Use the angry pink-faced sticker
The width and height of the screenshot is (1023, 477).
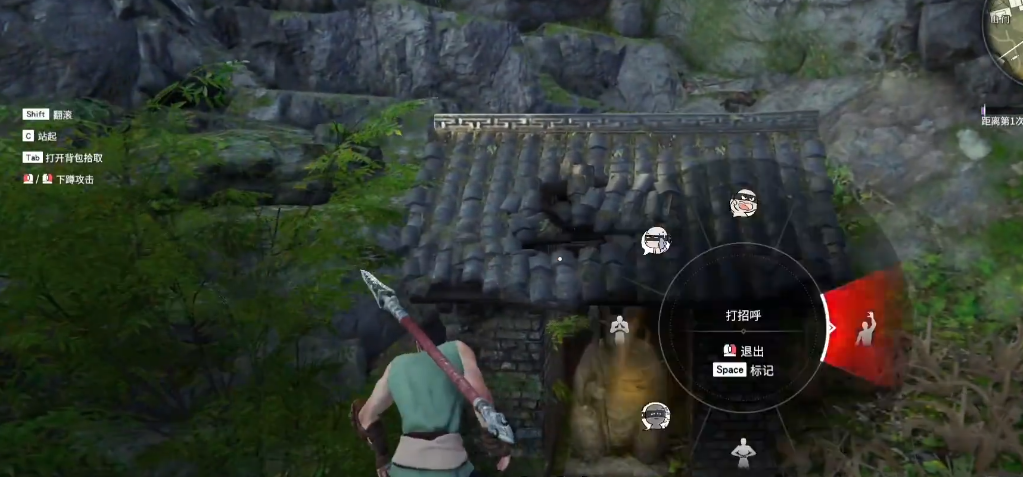tap(742, 204)
